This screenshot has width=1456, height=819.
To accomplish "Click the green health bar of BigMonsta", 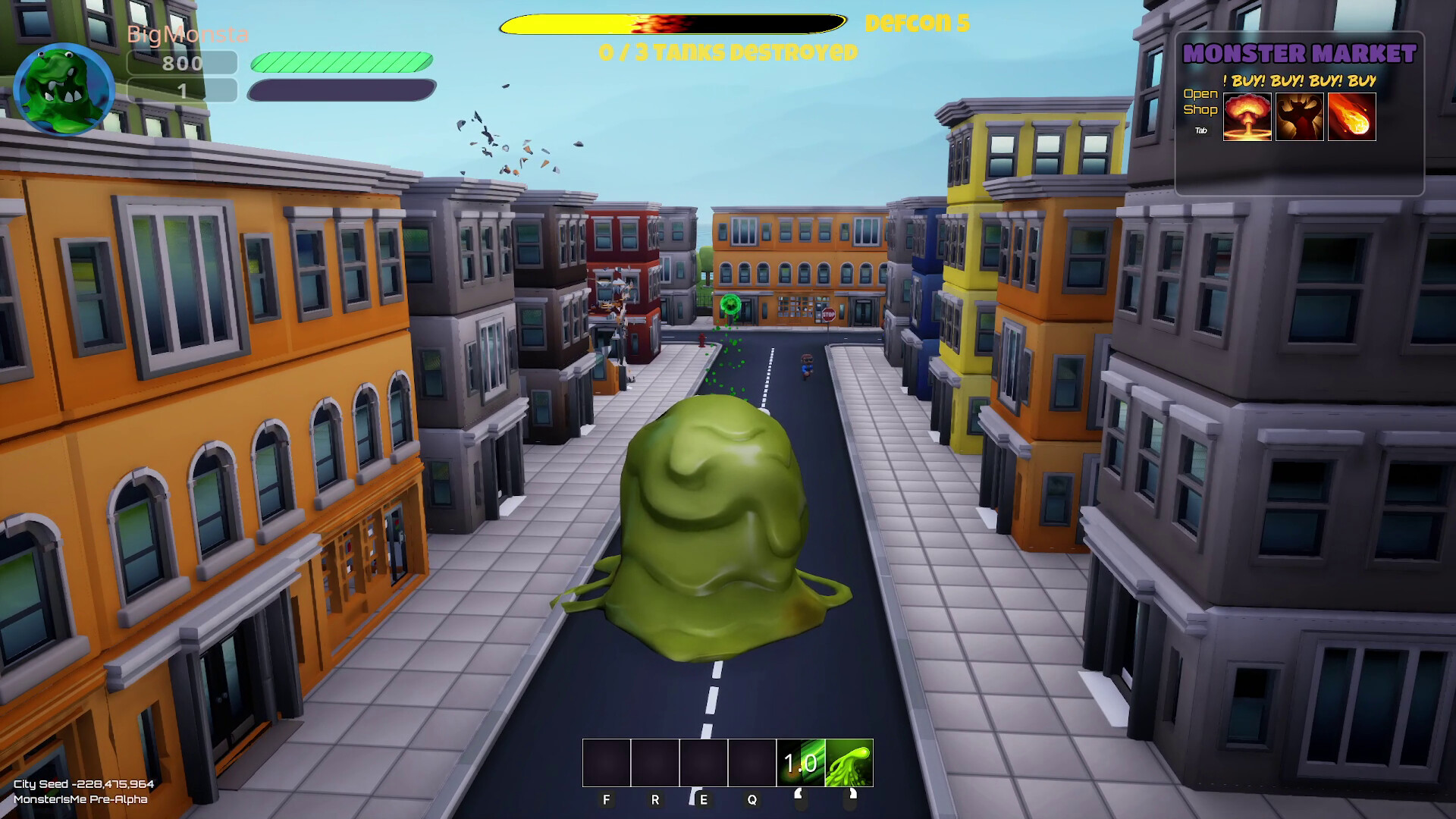I will (x=341, y=61).
